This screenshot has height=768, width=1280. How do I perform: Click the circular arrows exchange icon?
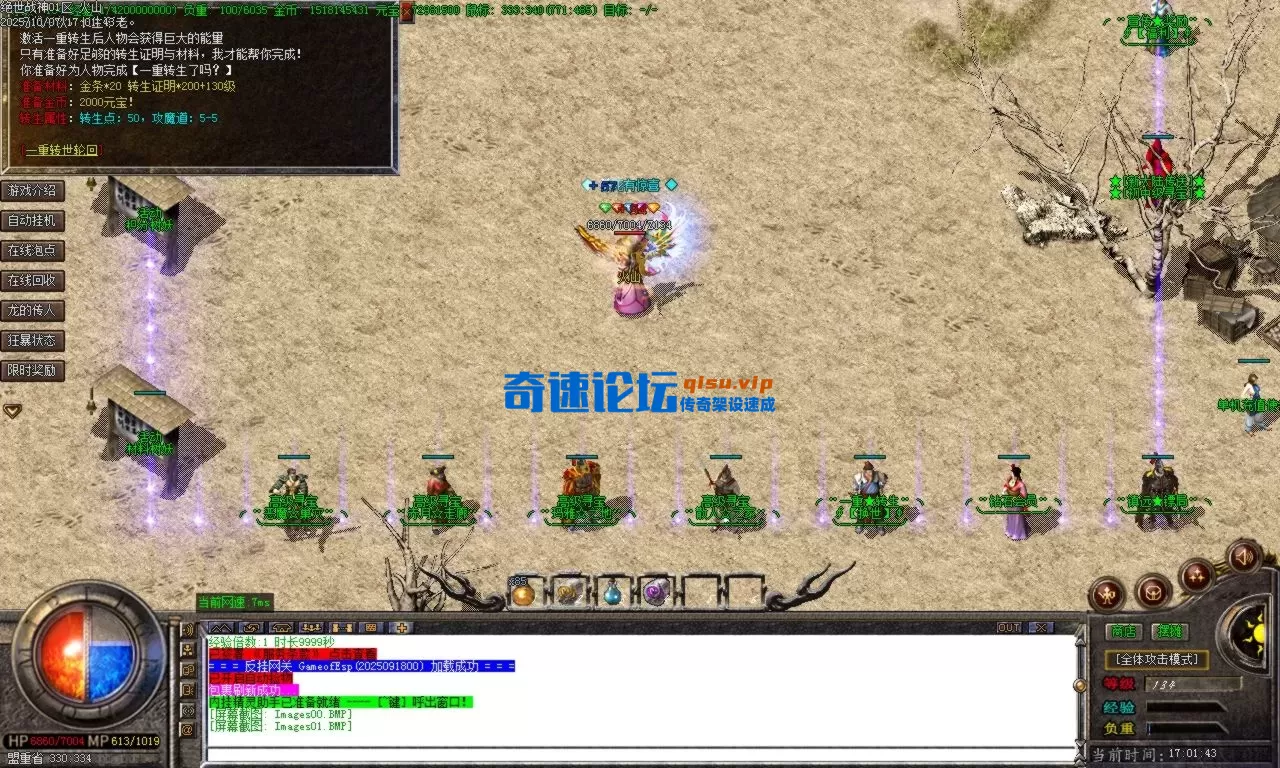252,628
